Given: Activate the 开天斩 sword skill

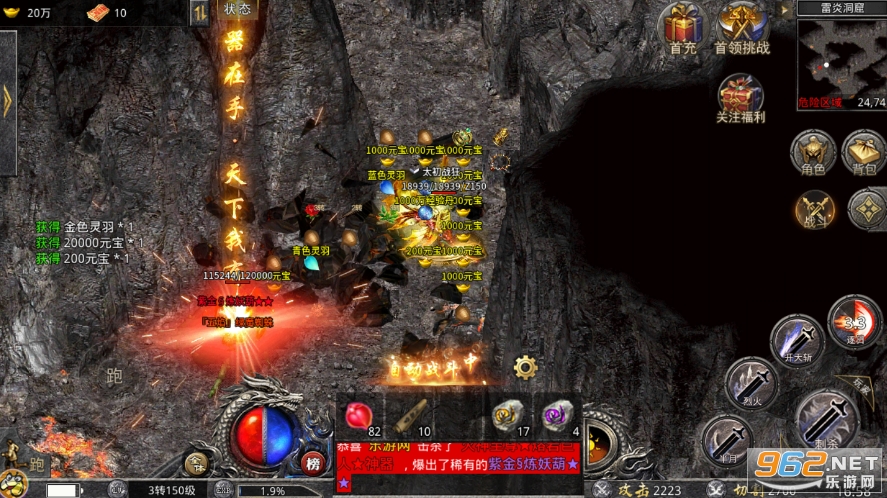Looking at the screenshot, I should [x=797, y=341].
